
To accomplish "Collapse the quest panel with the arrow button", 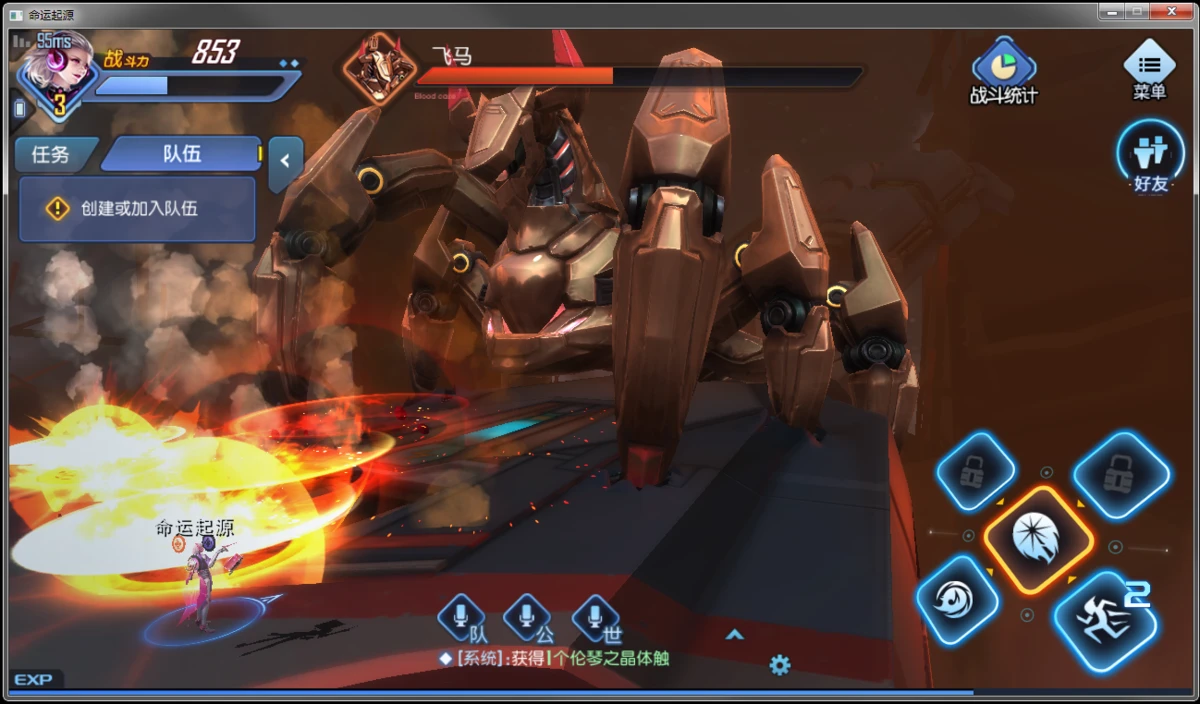I will tap(285, 159).
